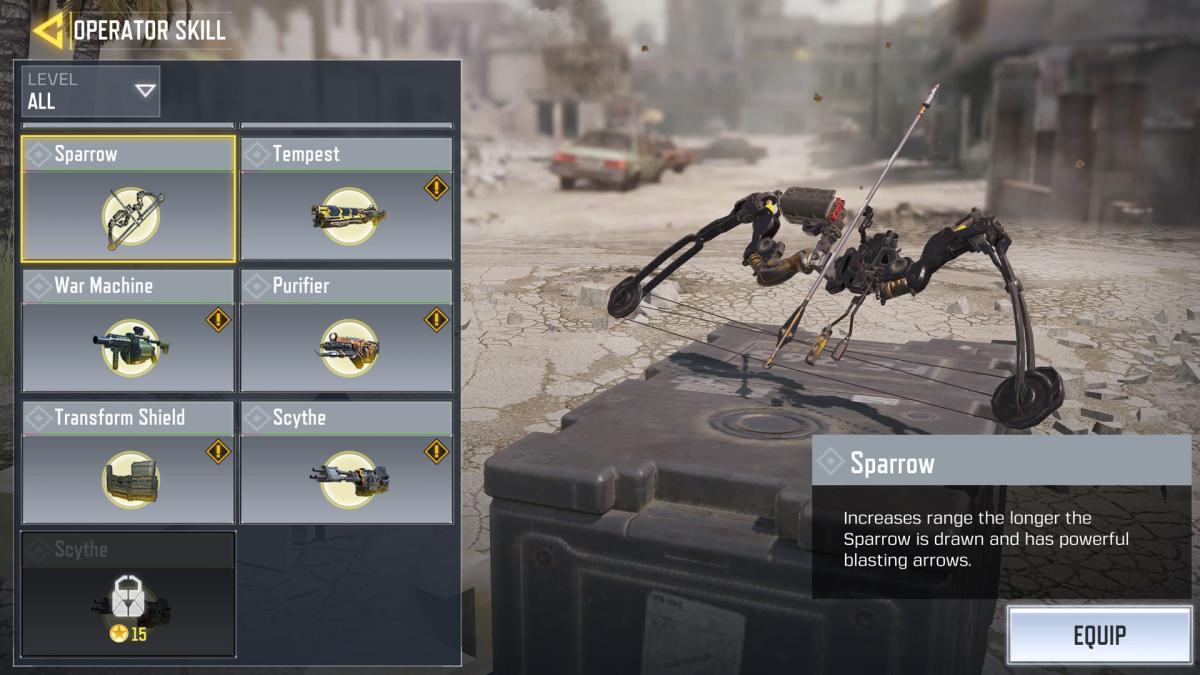The width and height of the screenshot is (1200, 675).
Task: Select the Transform Shield skill tile
Action: (128, 463)
